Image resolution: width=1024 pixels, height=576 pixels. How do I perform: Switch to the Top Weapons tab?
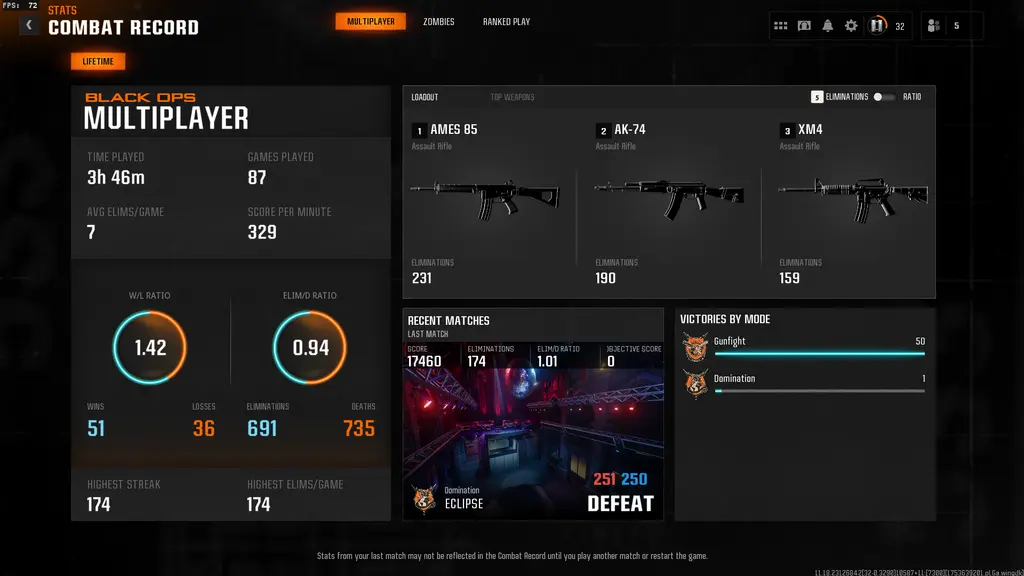(512, 97)
